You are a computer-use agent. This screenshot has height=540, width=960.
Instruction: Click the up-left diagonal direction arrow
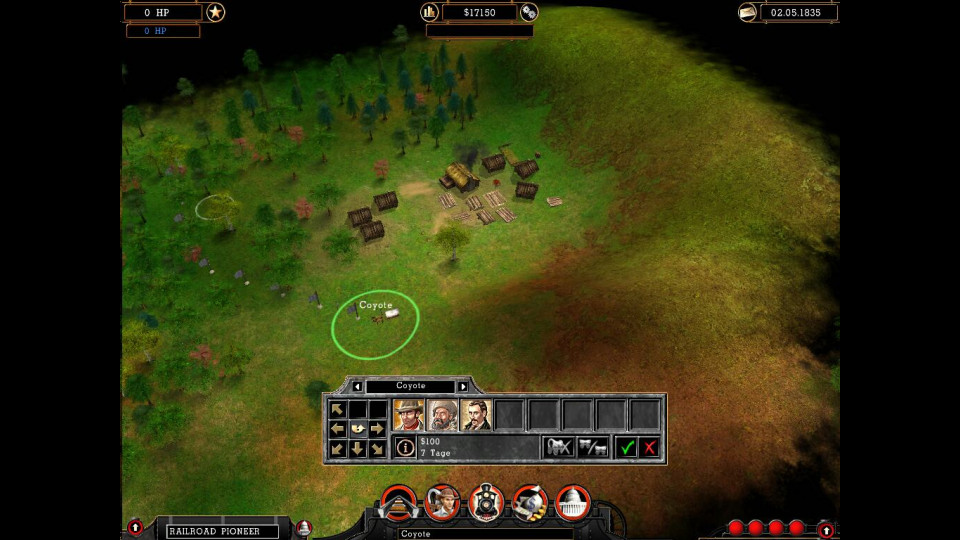click(x=337, y=409)
